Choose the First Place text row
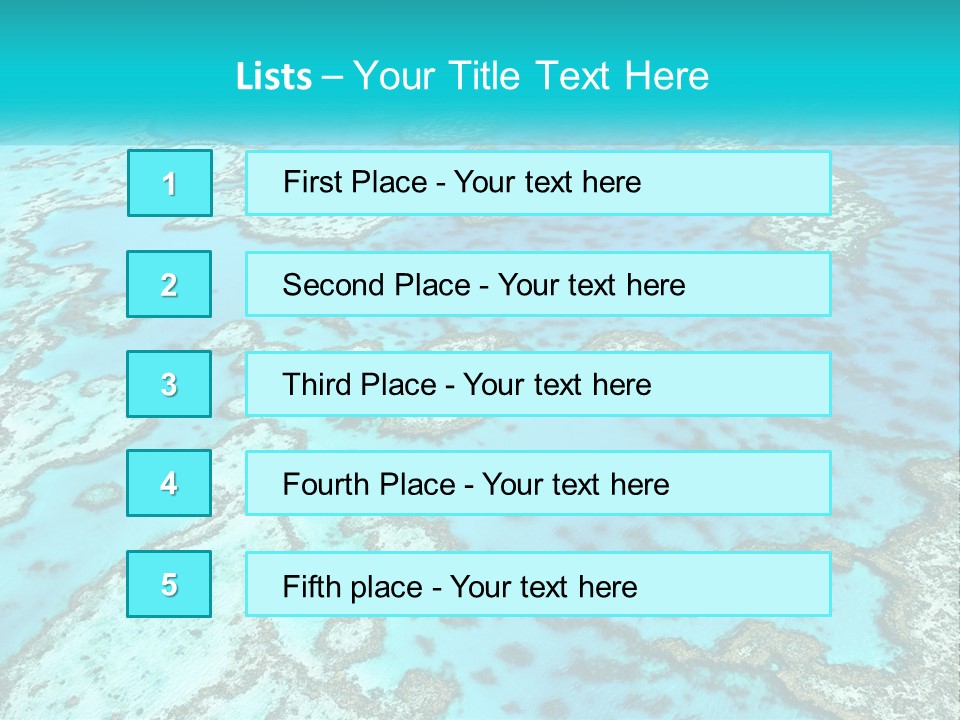The height and width of the screenshot is (720, 960). 538,183
